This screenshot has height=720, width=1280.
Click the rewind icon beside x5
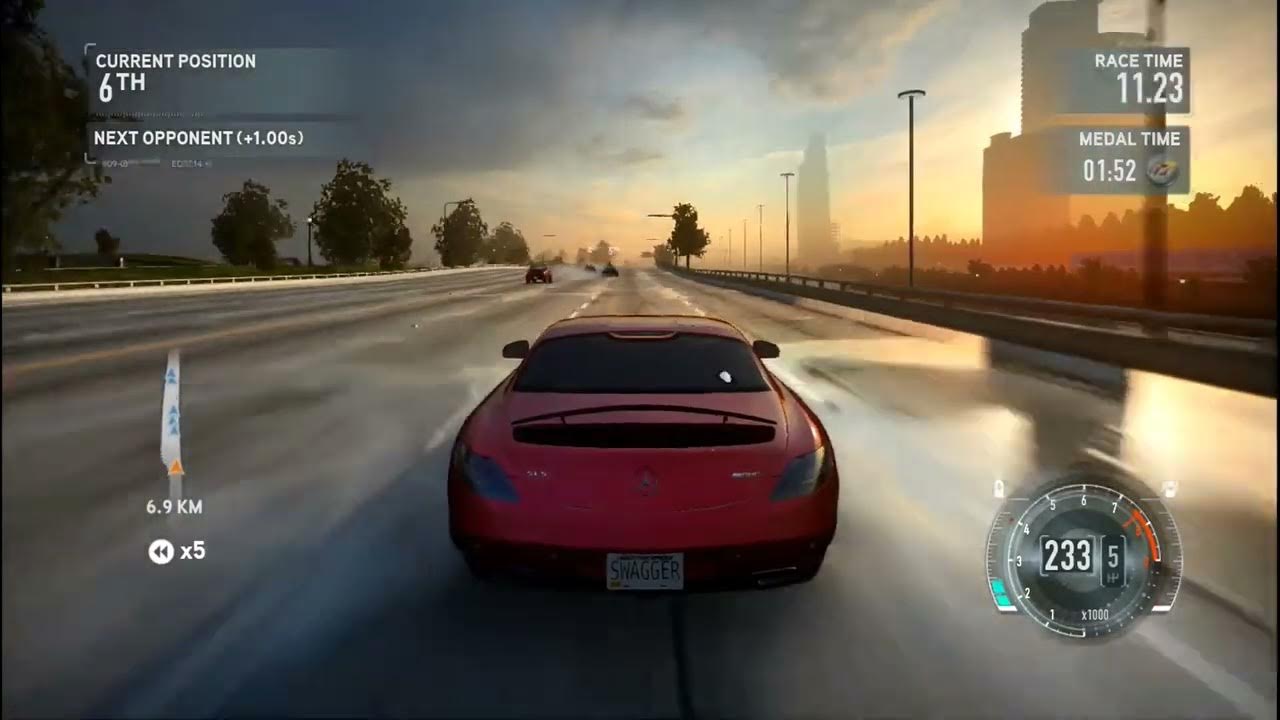coord(161,551)
